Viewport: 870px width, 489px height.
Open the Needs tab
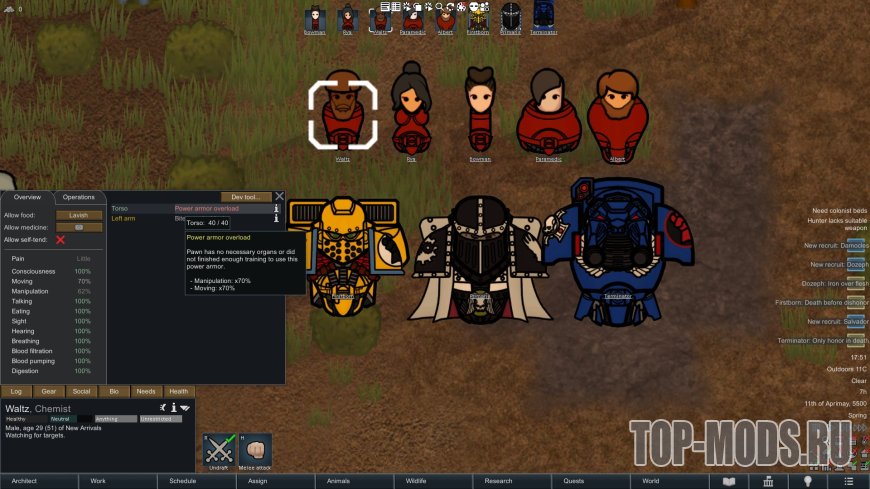tap(146, 391)
